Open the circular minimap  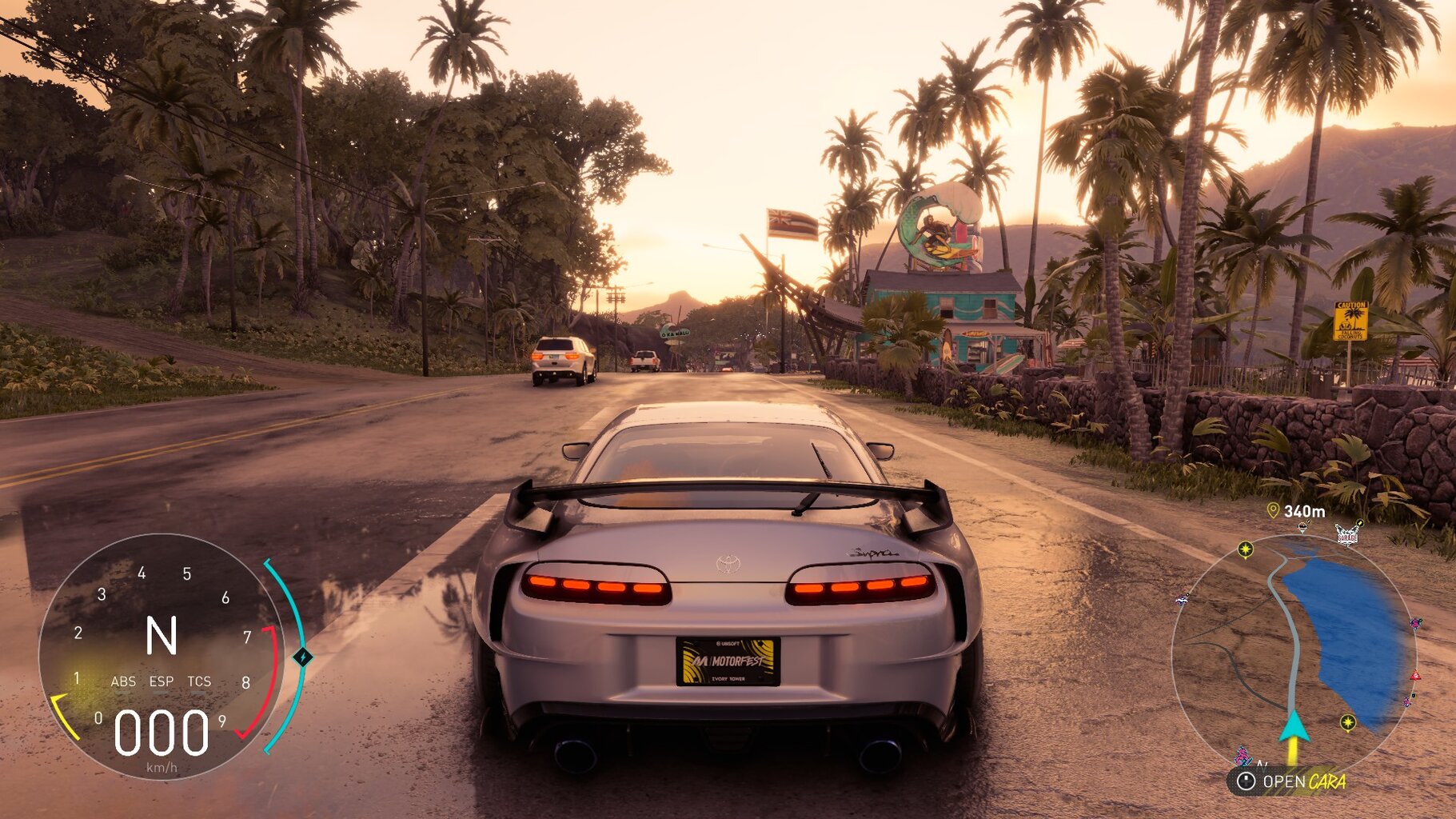[1291, 654]
